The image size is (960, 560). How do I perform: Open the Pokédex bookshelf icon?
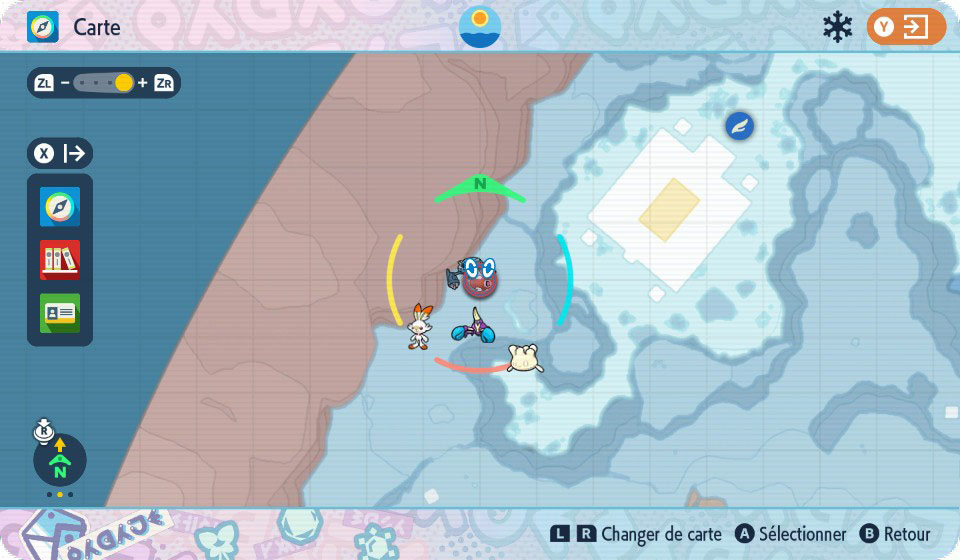click(x=60, y=260)
